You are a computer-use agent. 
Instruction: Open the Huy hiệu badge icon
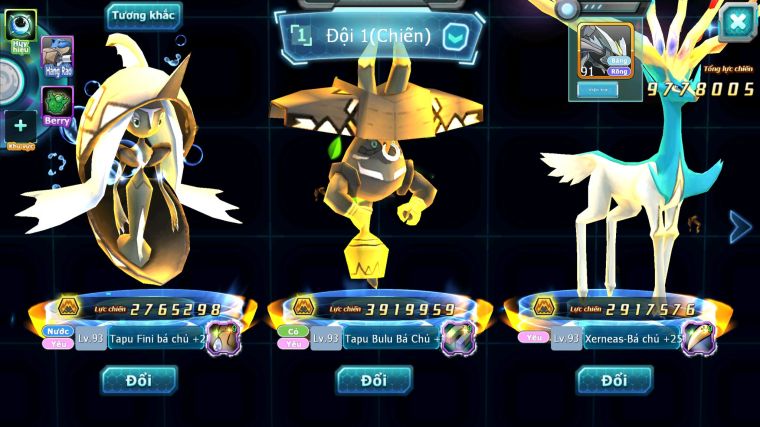pyautogui.click(x=20, y=26)
